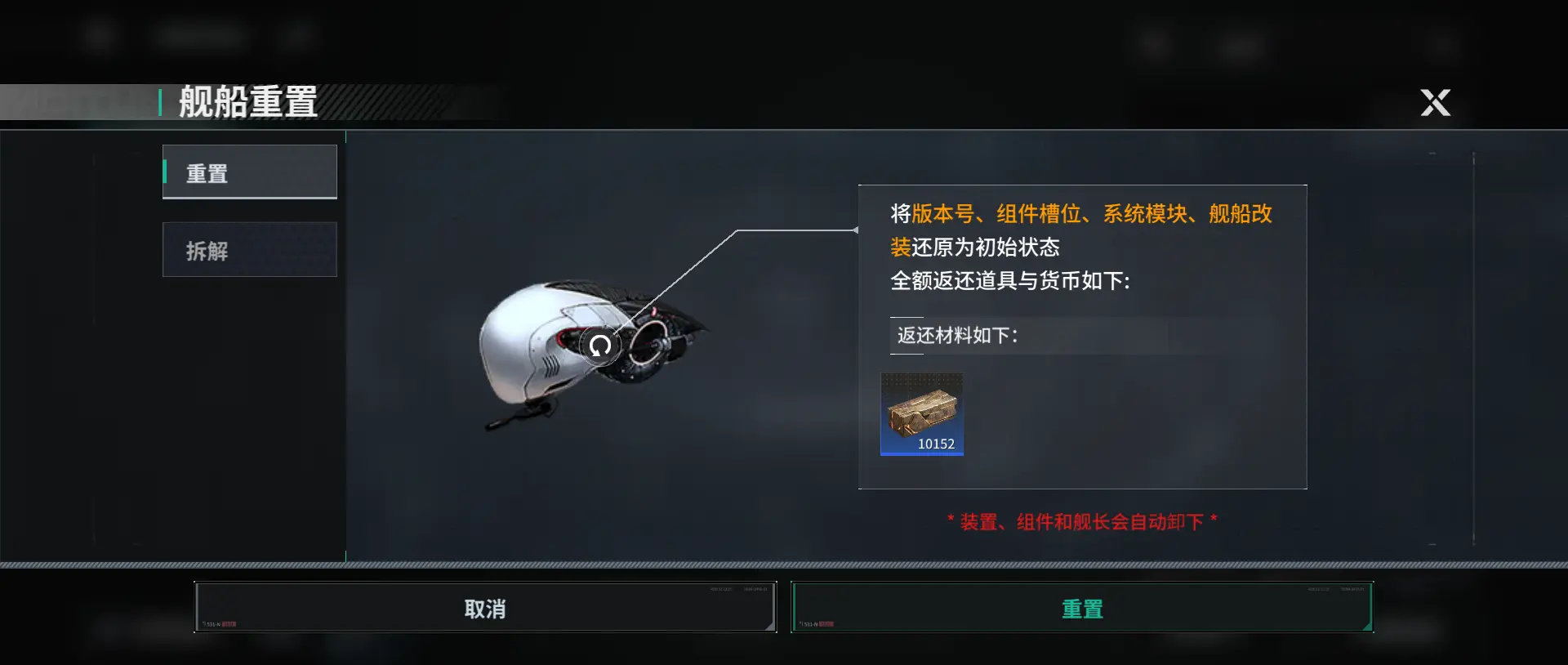The image size is (1568, 665).
Task: Click the orange 系统模块 text link
Action: coord(1147,213)
